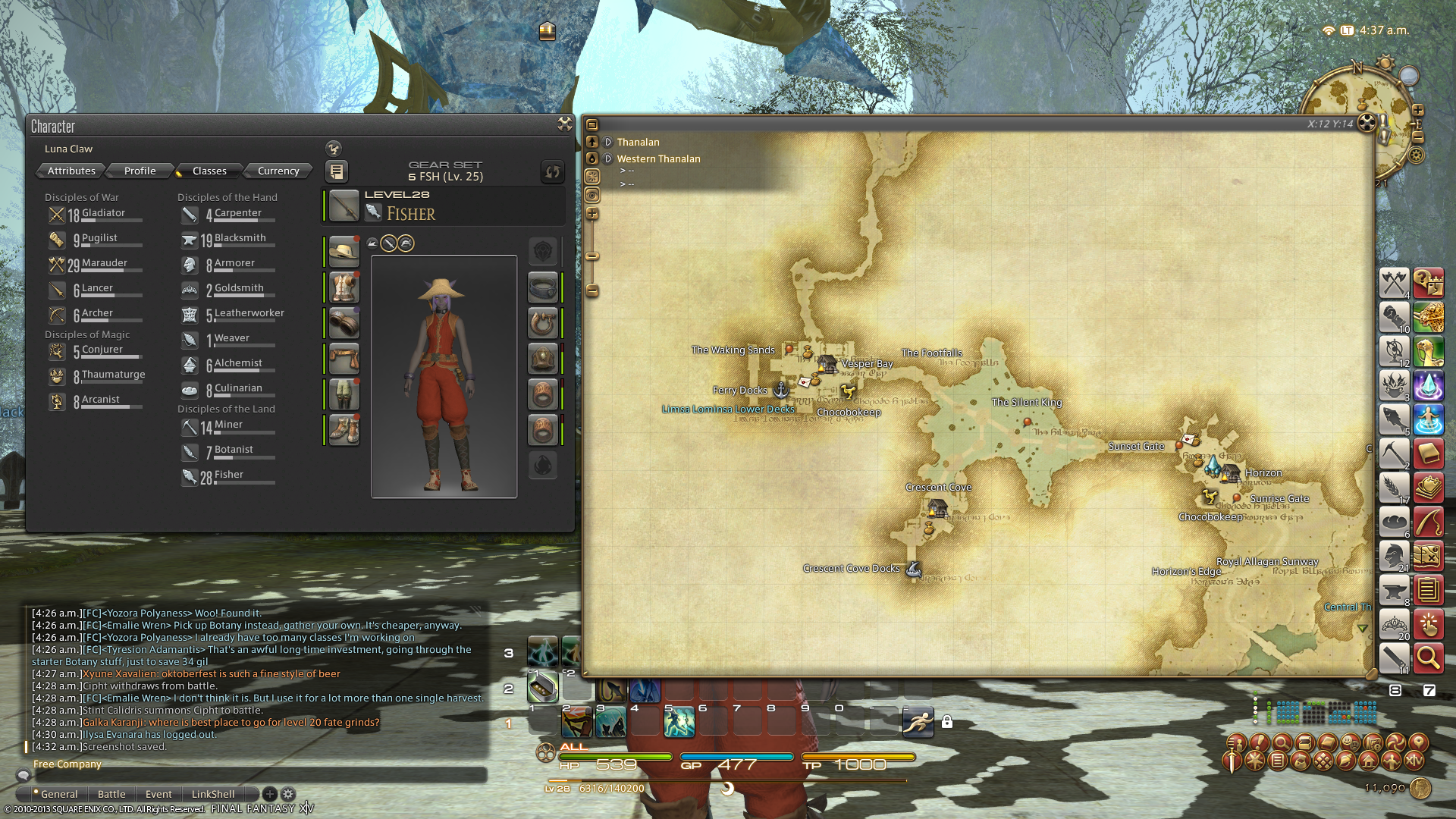Select the Classes tab
This screenshot has width=1456, height=819.
209,171
